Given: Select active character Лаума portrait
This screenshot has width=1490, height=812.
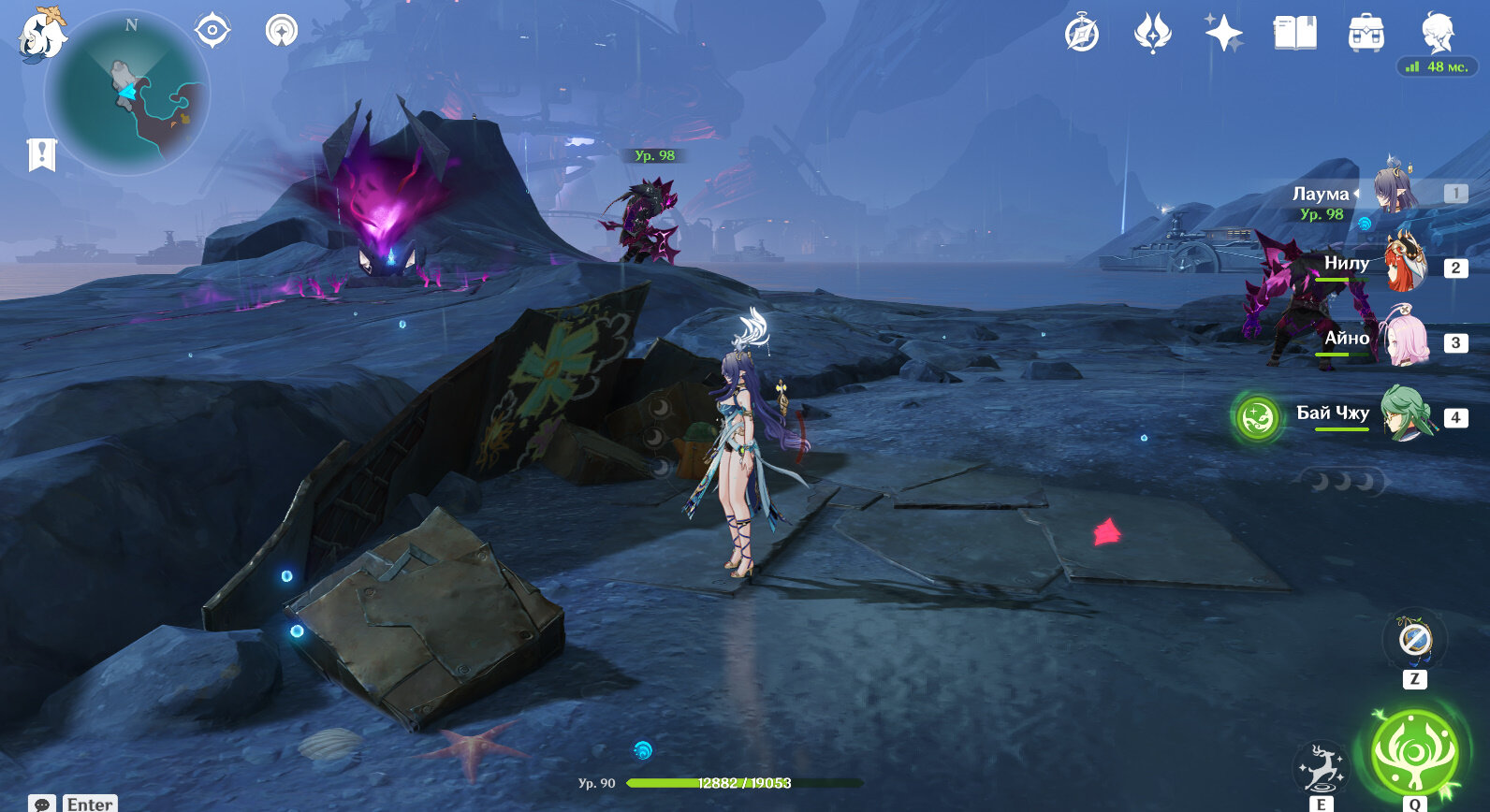Looking at the screenshot, I should (1395, 190).
